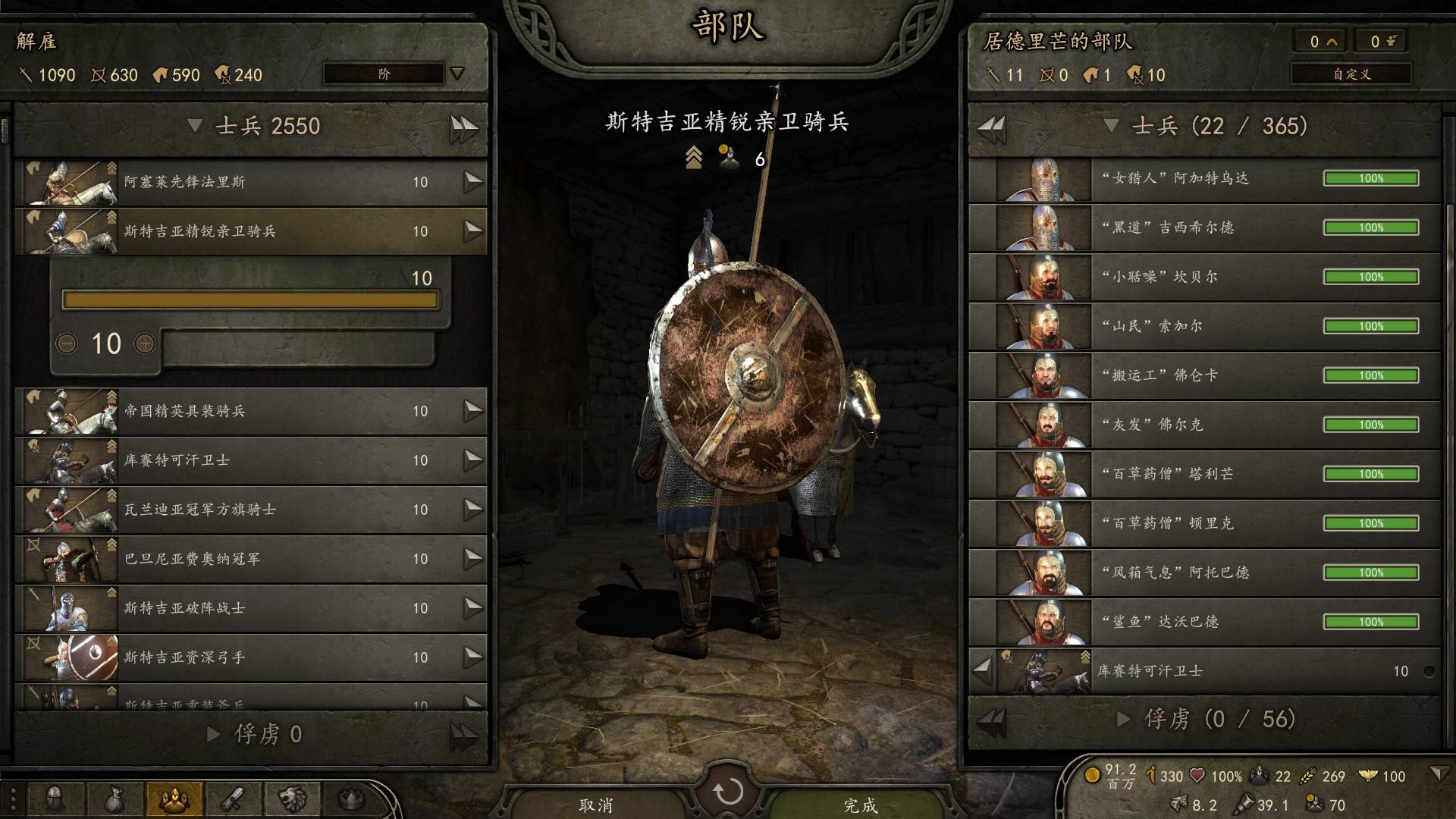Image resolution: width=1456 pixels, height=819 pixels.
Task: Choose the 巴旦尼亚费奥纳冠军 troop row
Action: [x=250, y=559]
